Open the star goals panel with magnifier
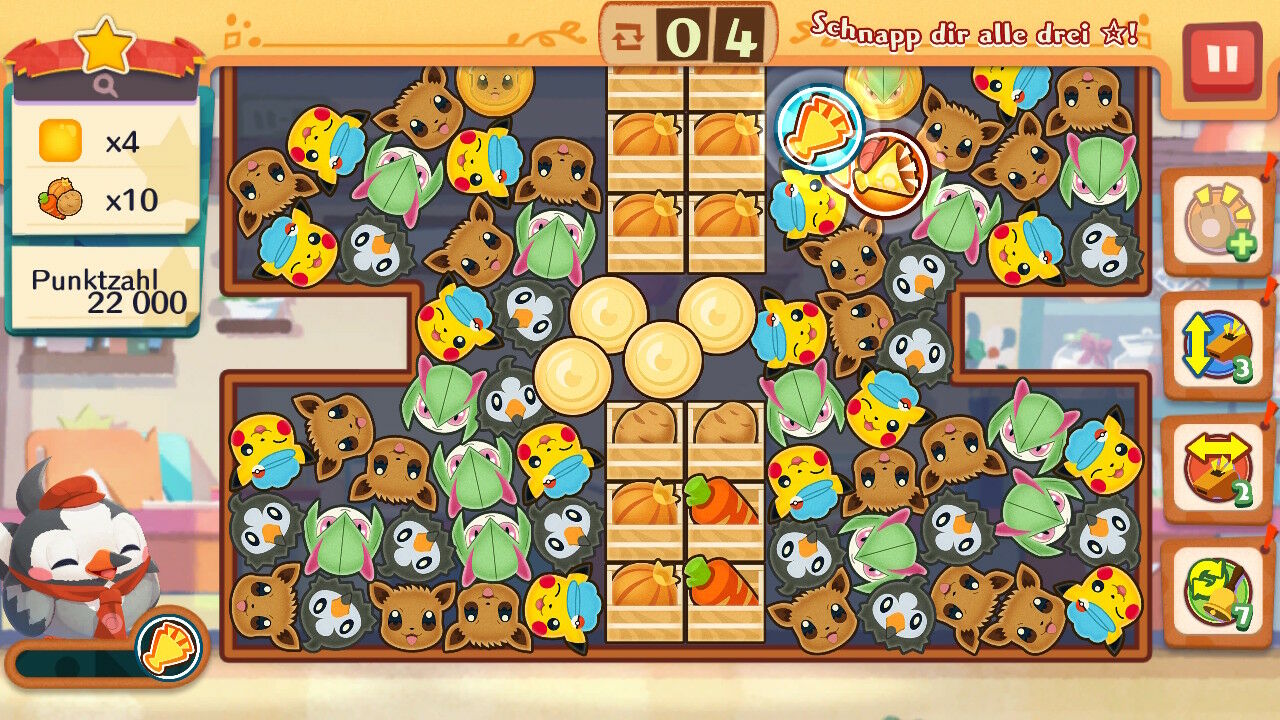 (x=106, y=62)
